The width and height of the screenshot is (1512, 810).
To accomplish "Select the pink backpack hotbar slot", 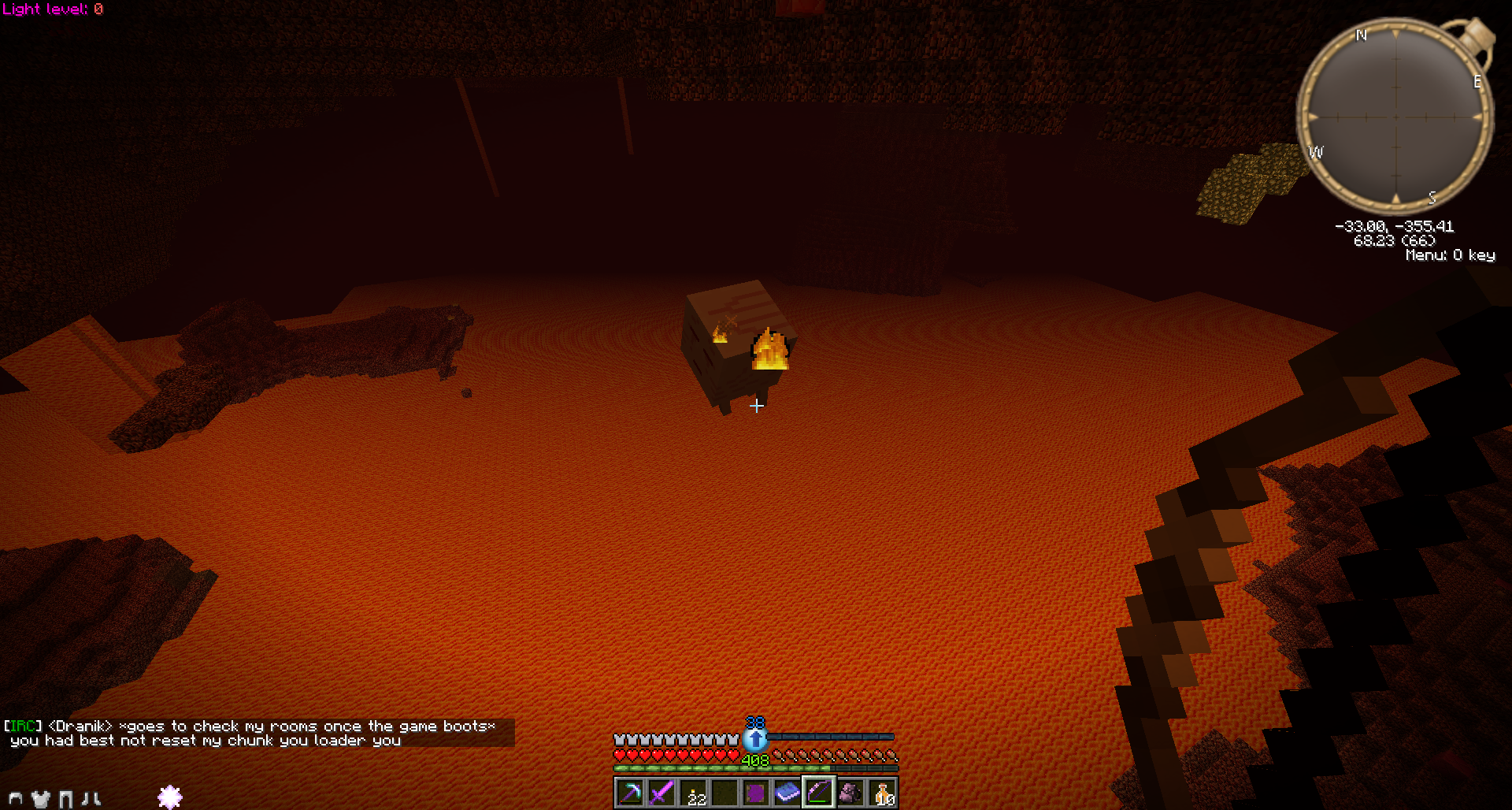I will pos(850,793).
